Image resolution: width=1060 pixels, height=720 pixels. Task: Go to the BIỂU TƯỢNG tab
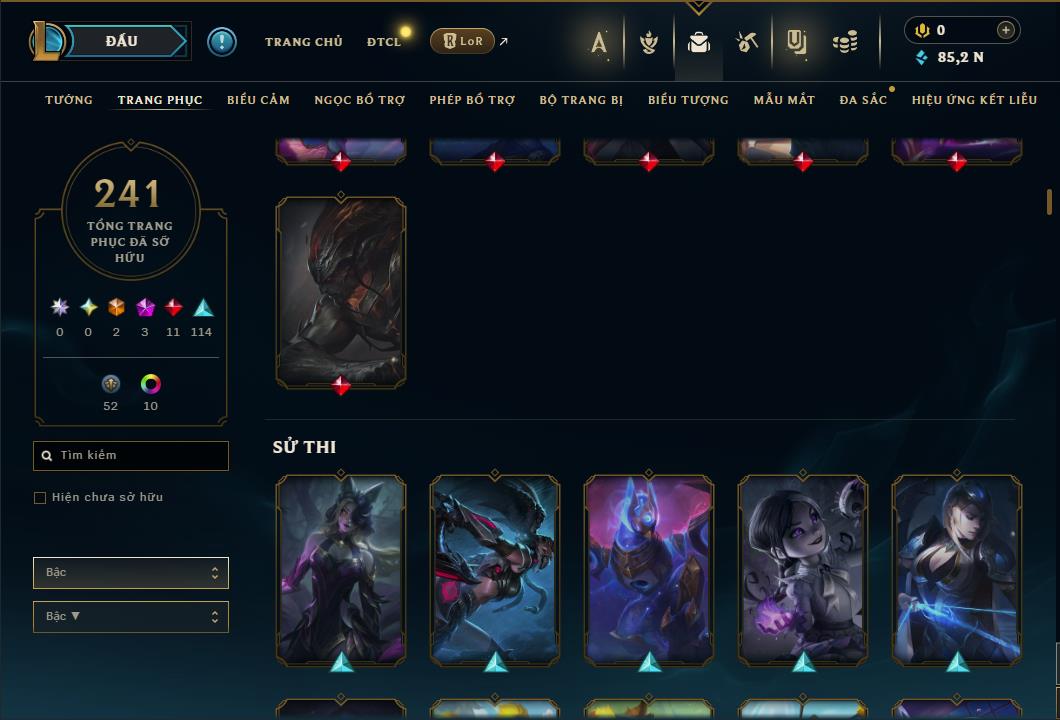point(688,100)
